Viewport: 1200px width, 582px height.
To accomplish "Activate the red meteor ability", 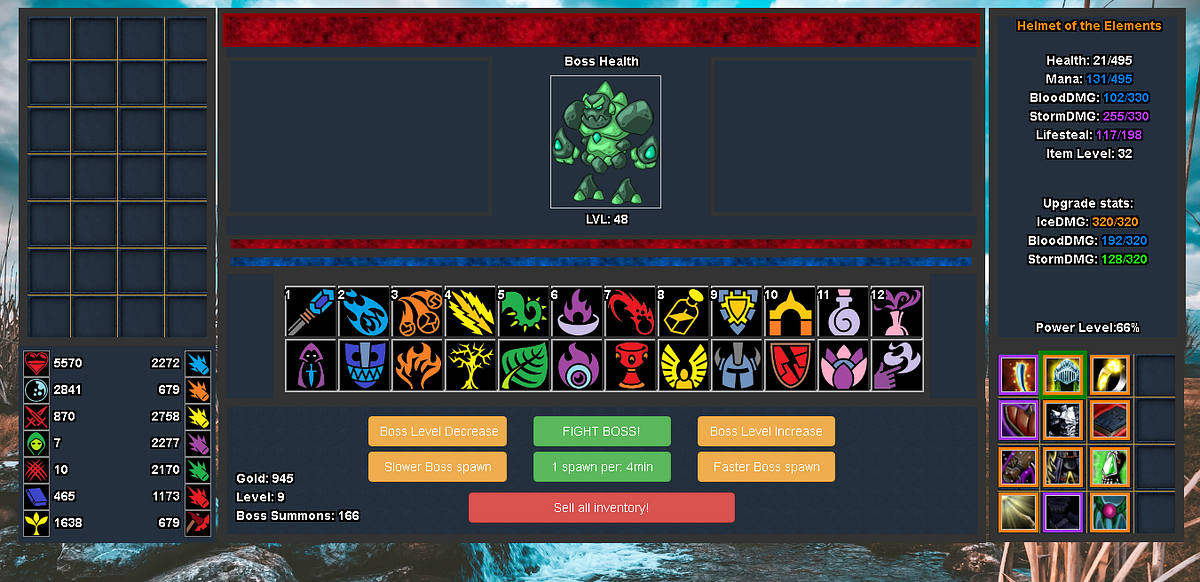I will pos(630,312).
